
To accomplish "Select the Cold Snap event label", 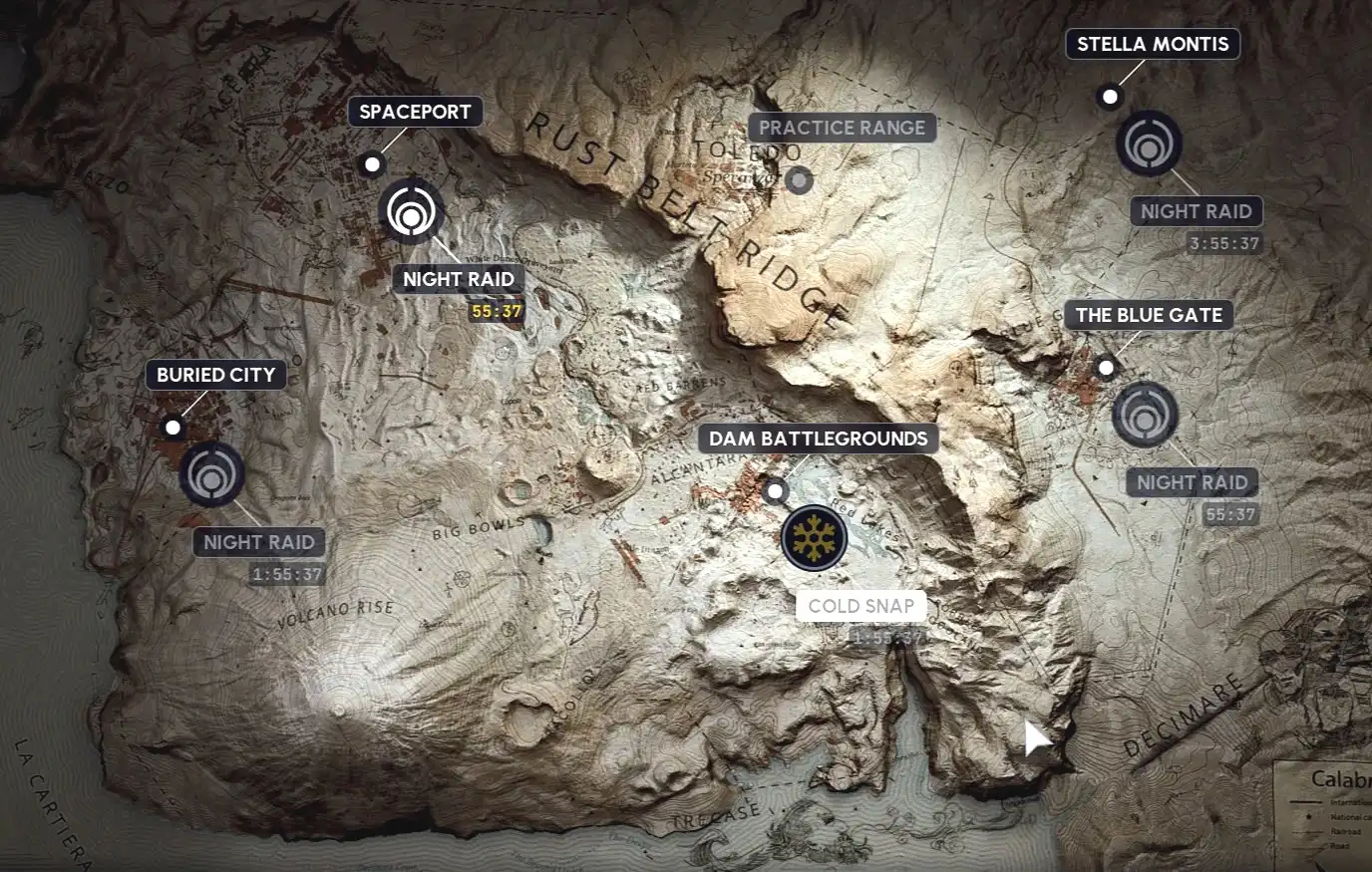I will tap(861, 606).
